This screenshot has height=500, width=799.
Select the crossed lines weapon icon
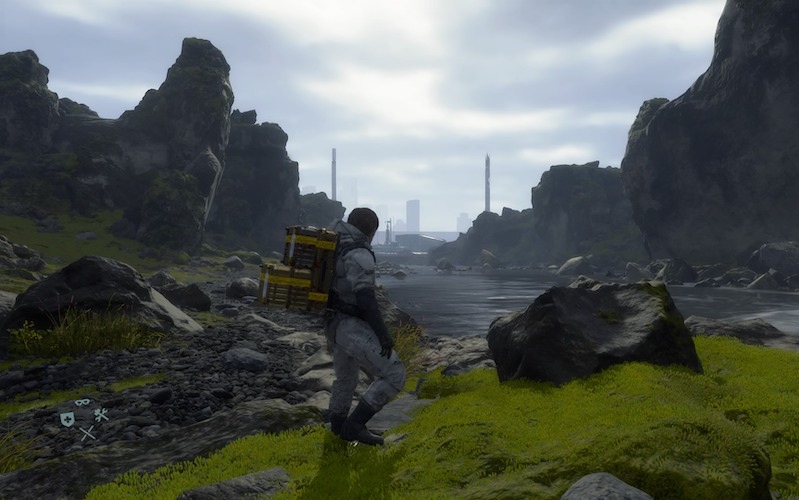87,432
